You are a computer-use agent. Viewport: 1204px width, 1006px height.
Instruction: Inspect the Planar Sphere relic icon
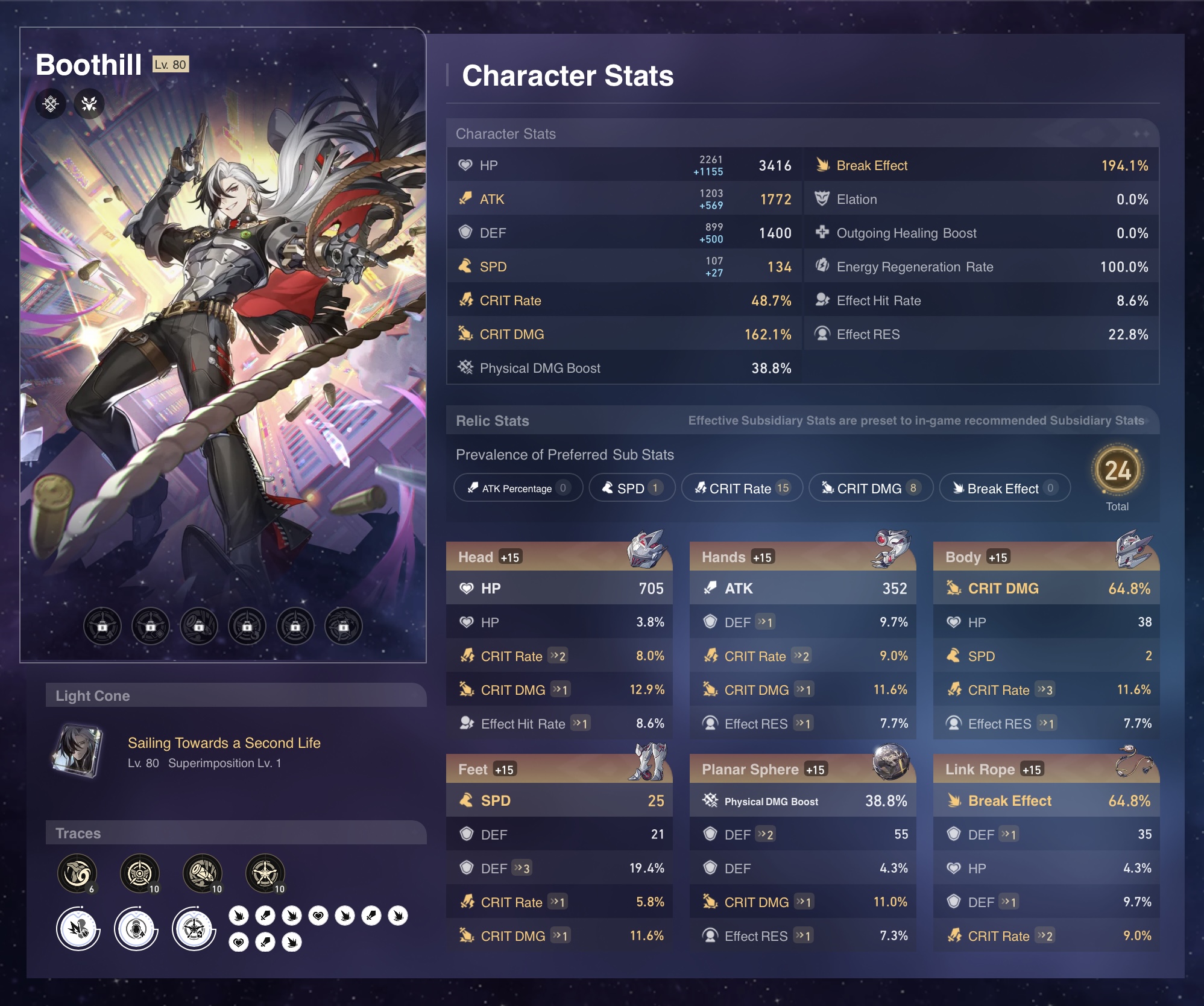tap(890, 761)
